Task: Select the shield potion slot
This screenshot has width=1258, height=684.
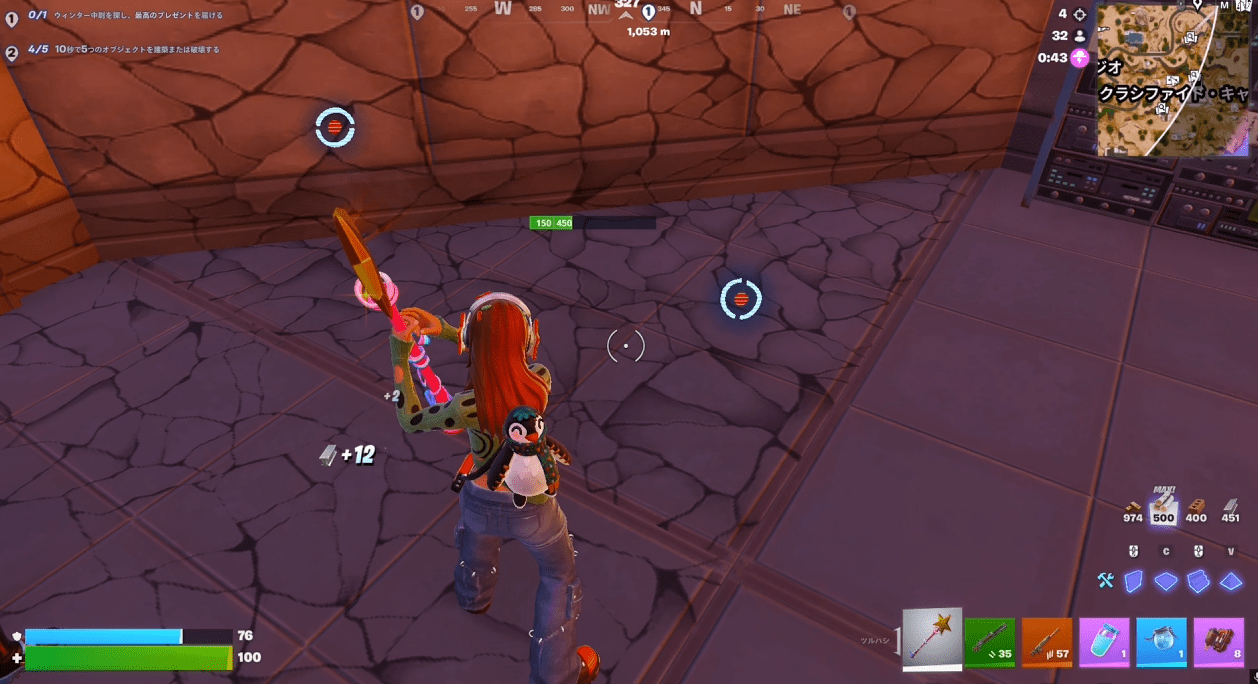Action: [1104, 642]
